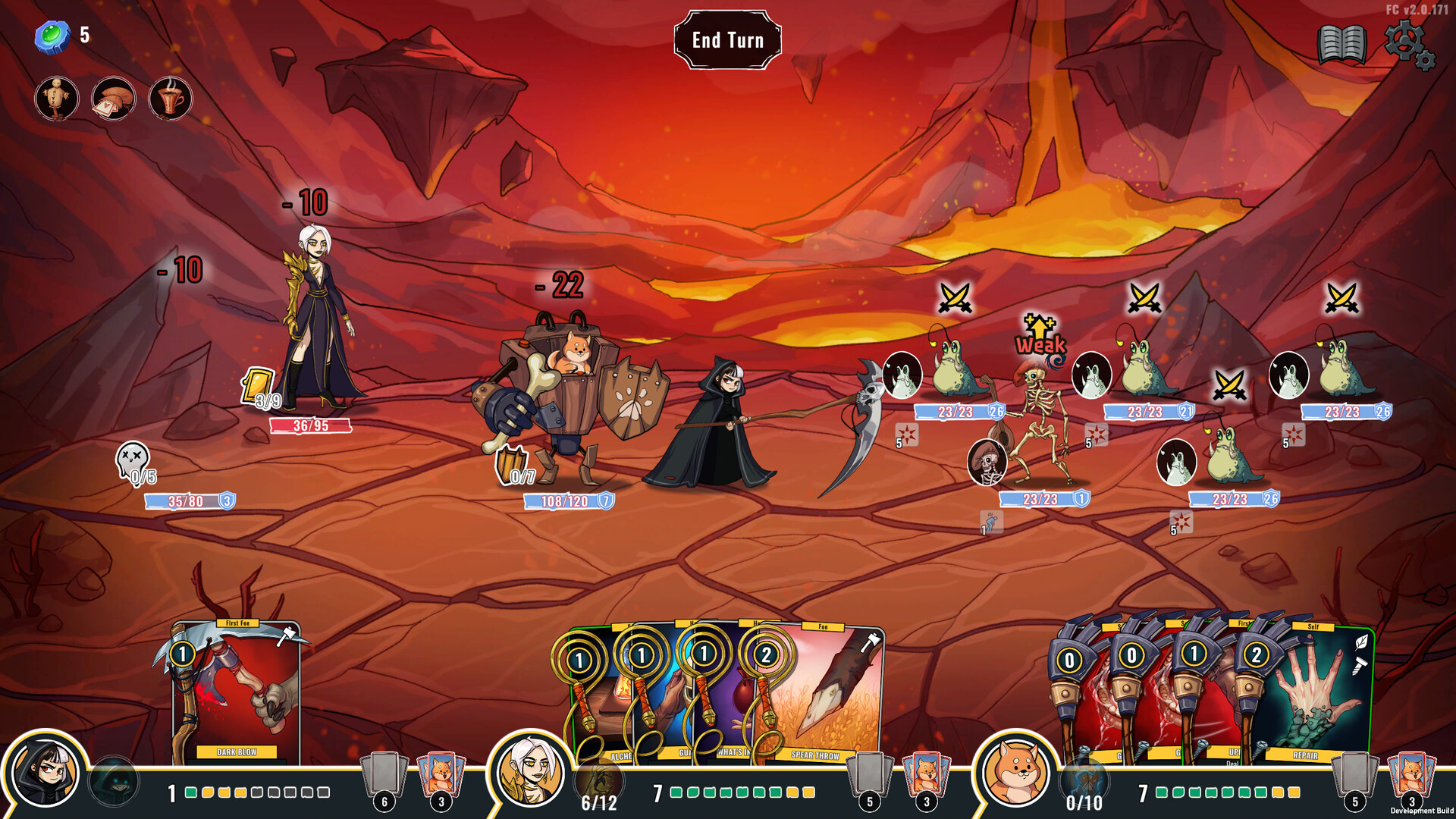Click the green mana gem counter
This screenshot has width=1456, height=819.
53,33
